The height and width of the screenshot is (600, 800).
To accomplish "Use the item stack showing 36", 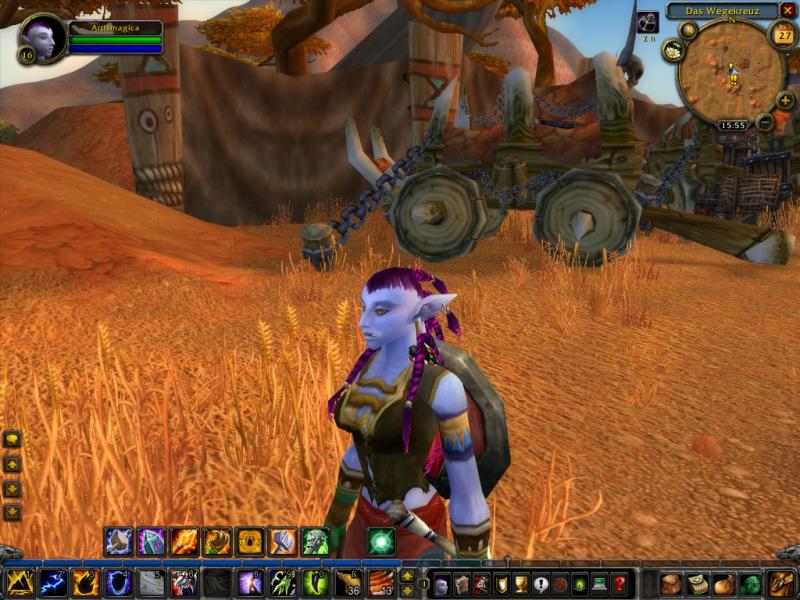I will click(348, 583).
